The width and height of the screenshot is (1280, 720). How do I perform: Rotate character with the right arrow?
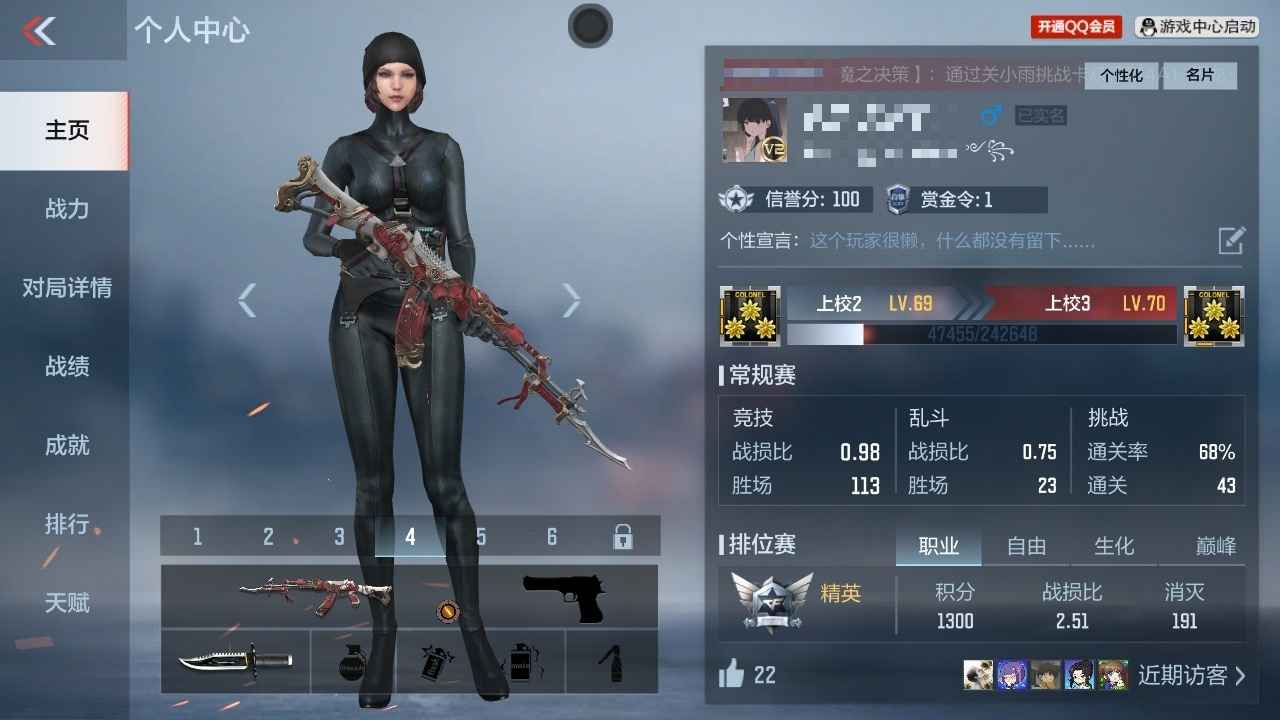pos(571,300)
